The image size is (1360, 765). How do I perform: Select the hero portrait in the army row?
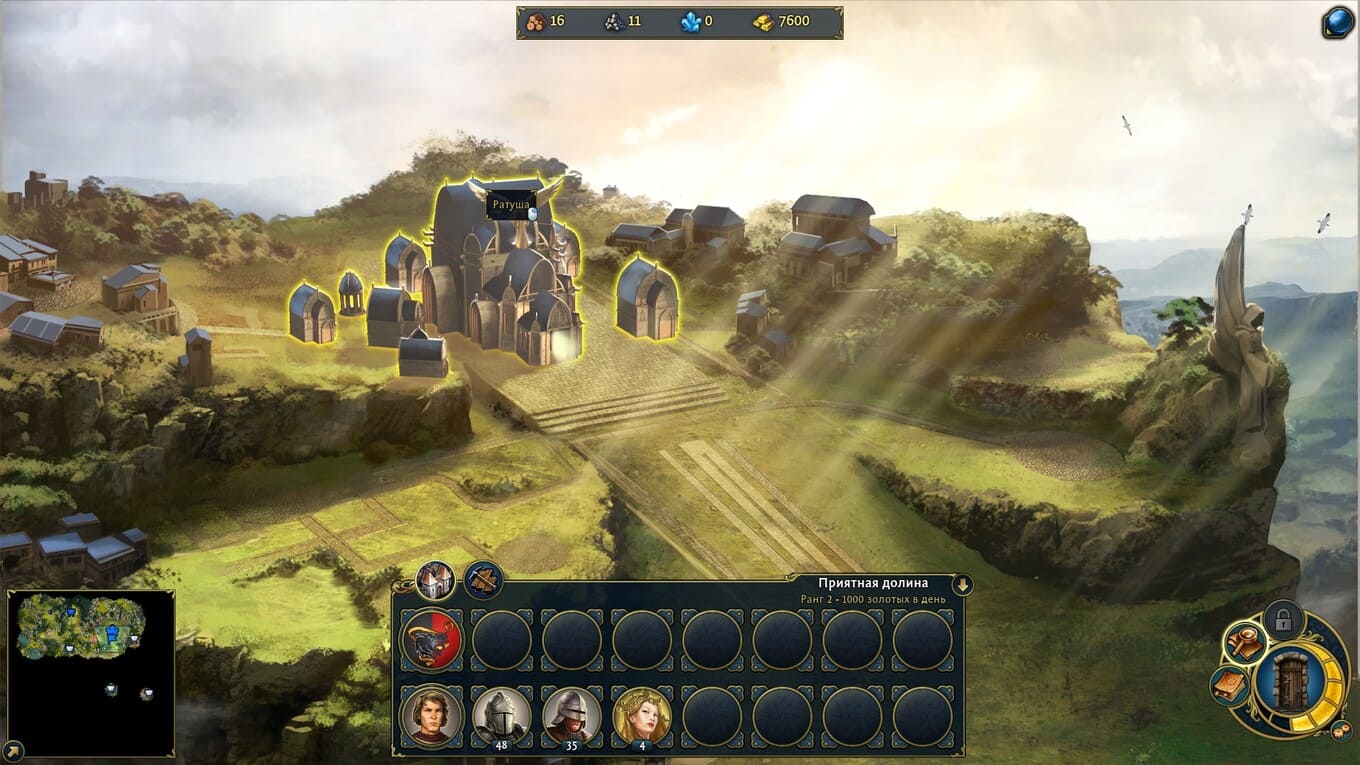coord(432,716)
